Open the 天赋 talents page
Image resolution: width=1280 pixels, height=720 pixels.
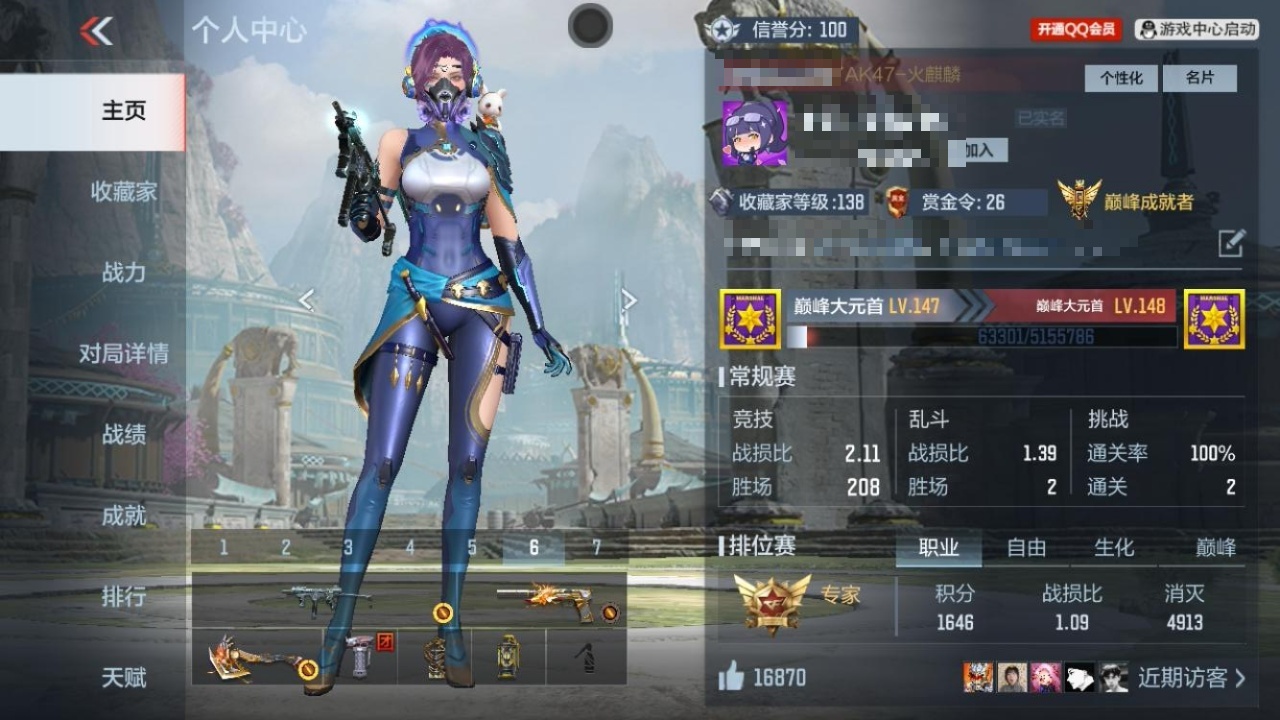click(x=124, y=678)
